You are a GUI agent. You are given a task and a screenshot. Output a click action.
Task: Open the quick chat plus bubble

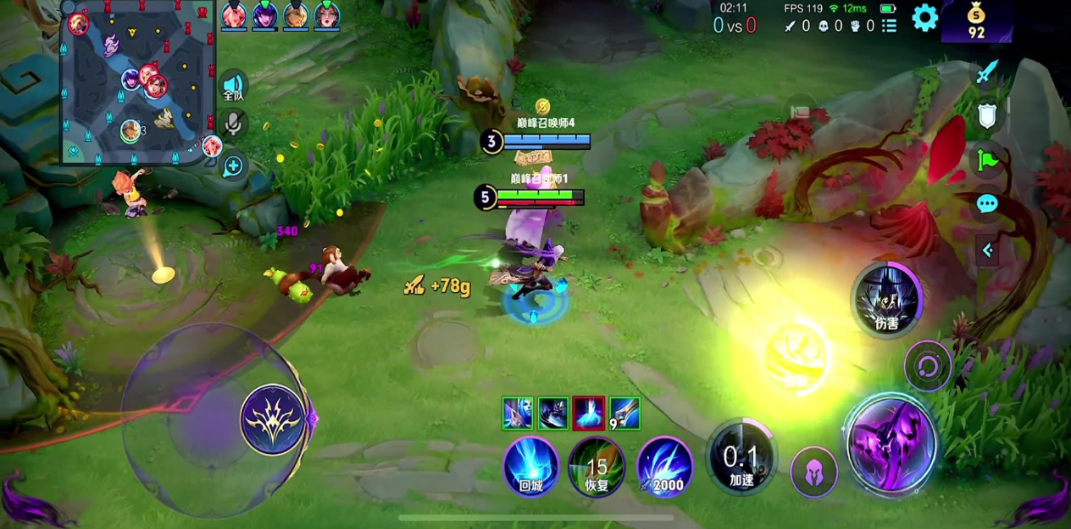point(234,166)
